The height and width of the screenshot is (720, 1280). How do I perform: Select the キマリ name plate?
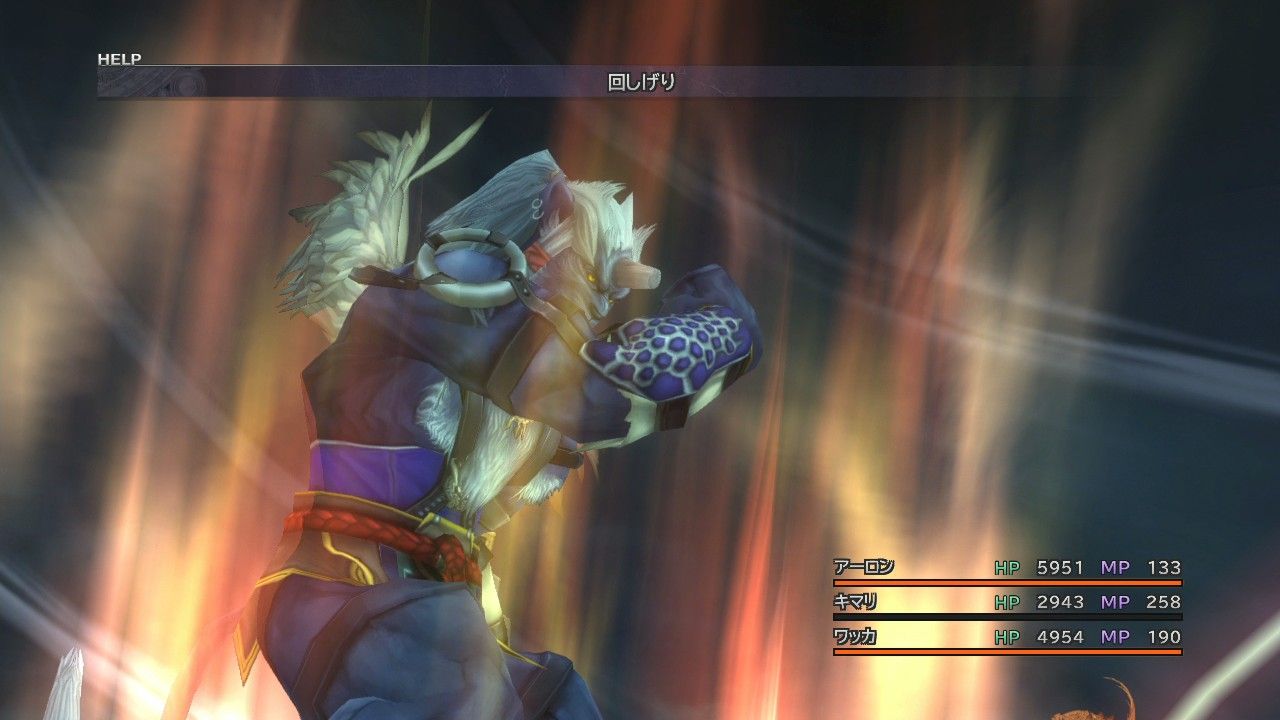click(852, 602)
